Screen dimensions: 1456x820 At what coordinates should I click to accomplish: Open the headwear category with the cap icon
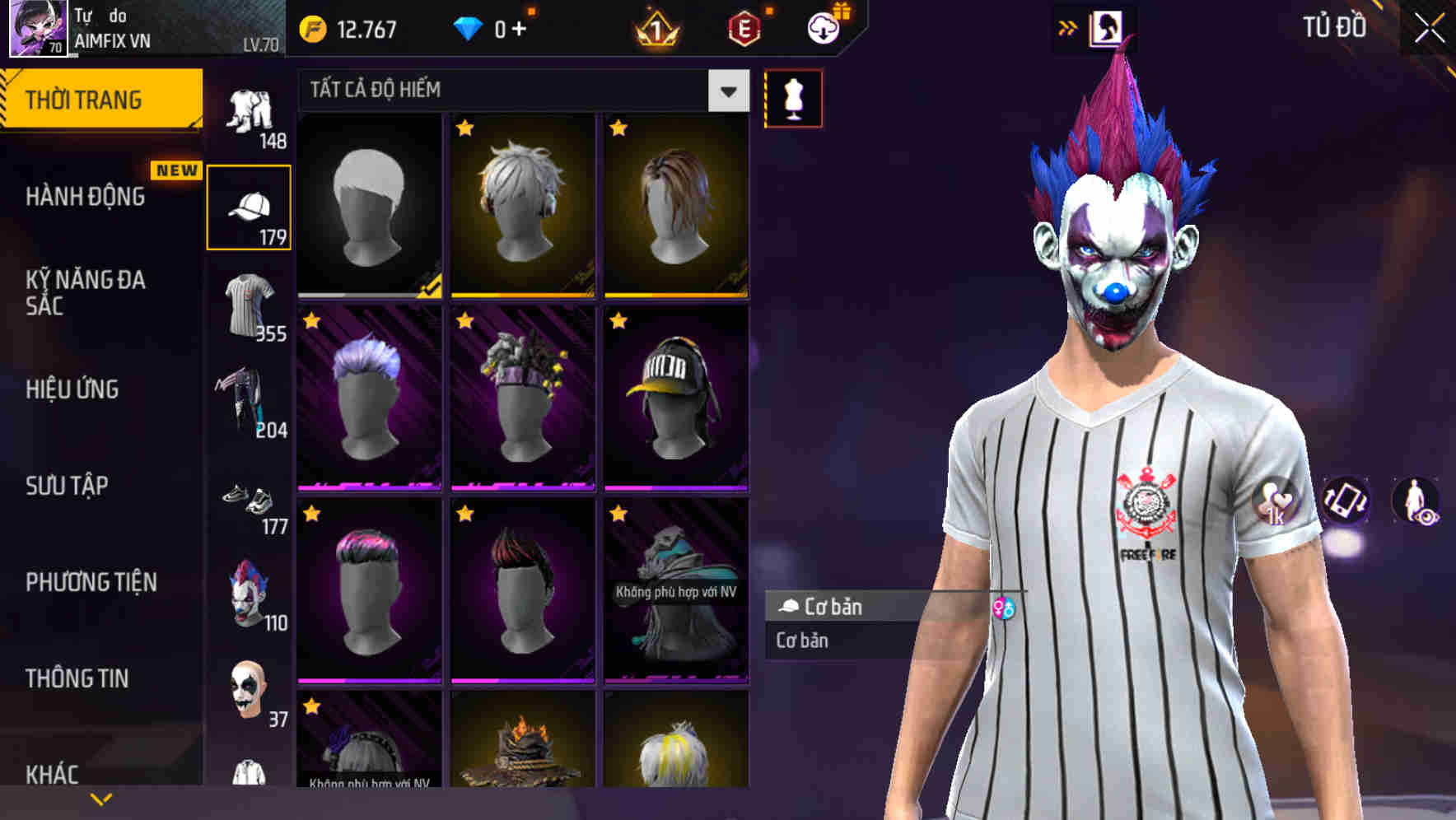[x=250, y=206]
